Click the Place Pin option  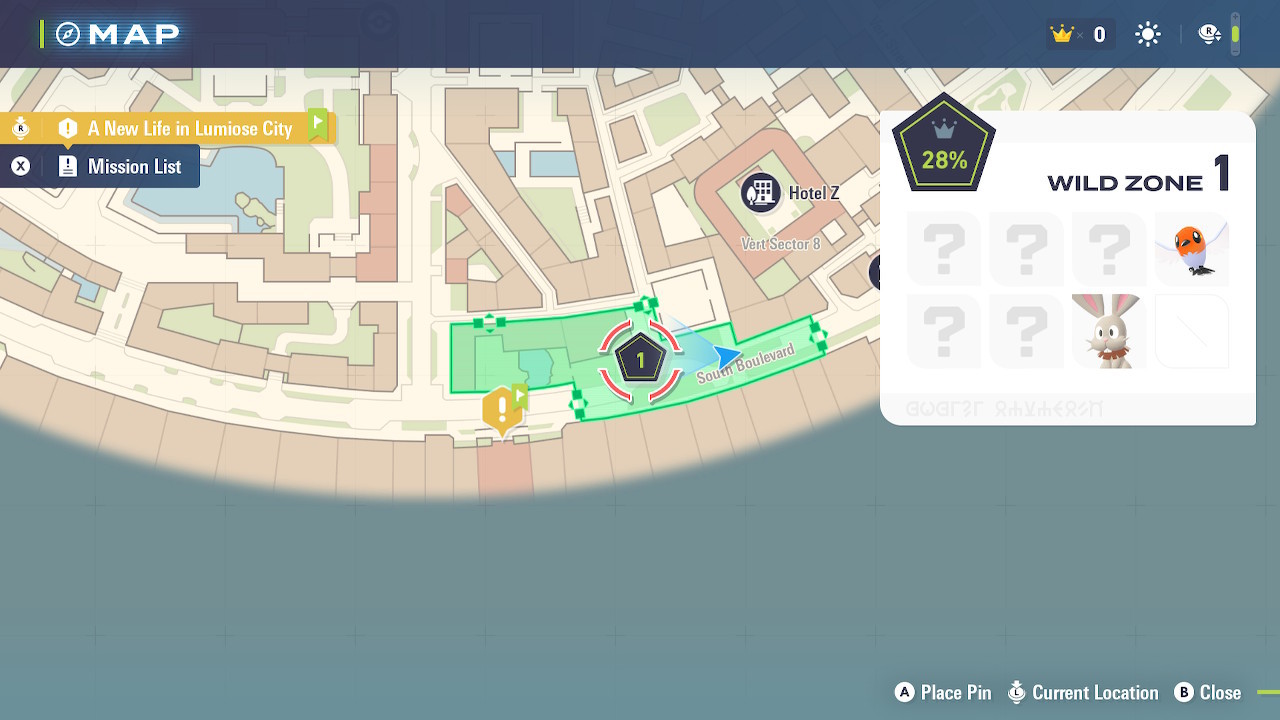click(x=943, y=693)
